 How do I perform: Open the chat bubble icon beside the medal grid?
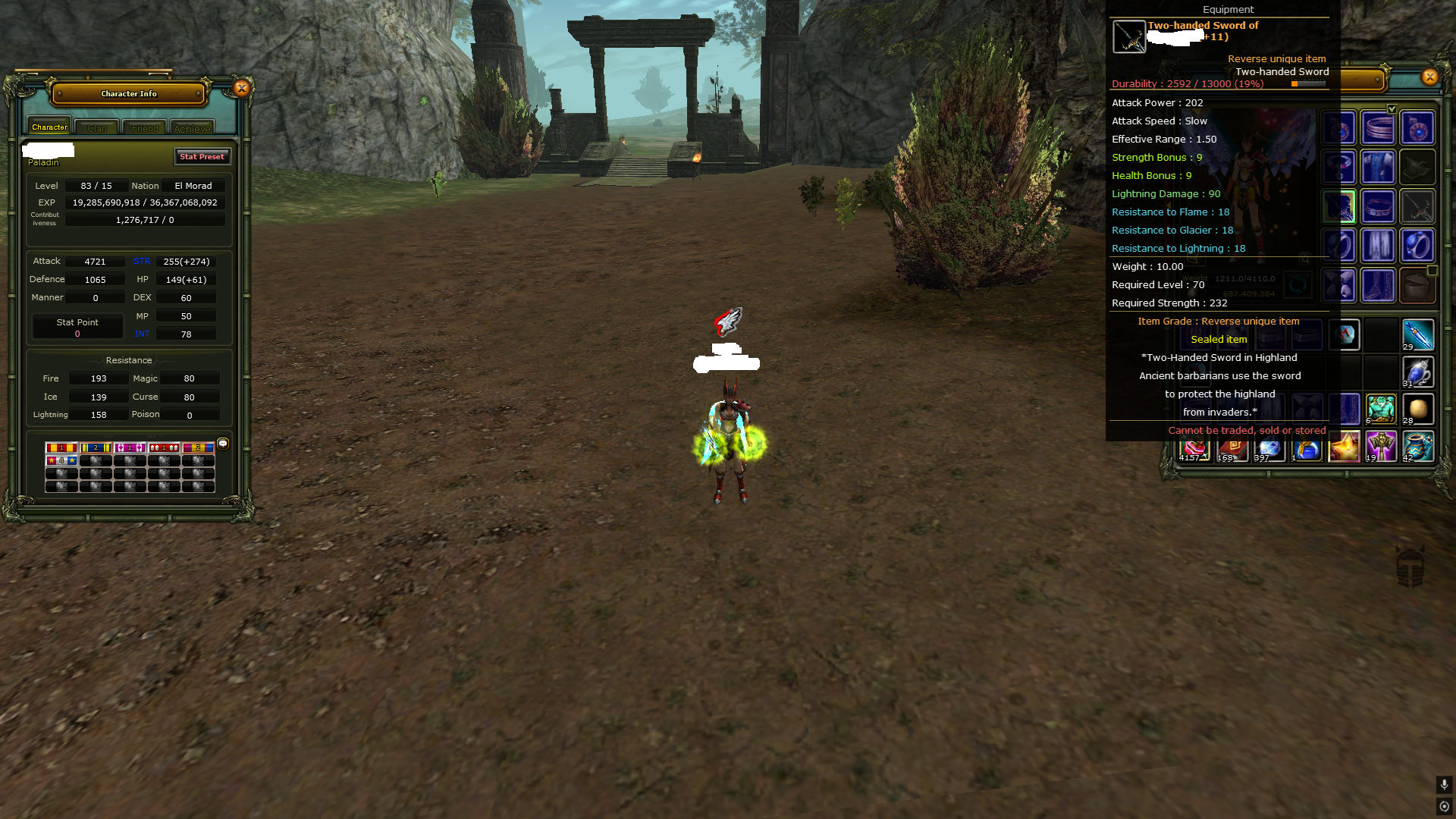pos(222,444)
